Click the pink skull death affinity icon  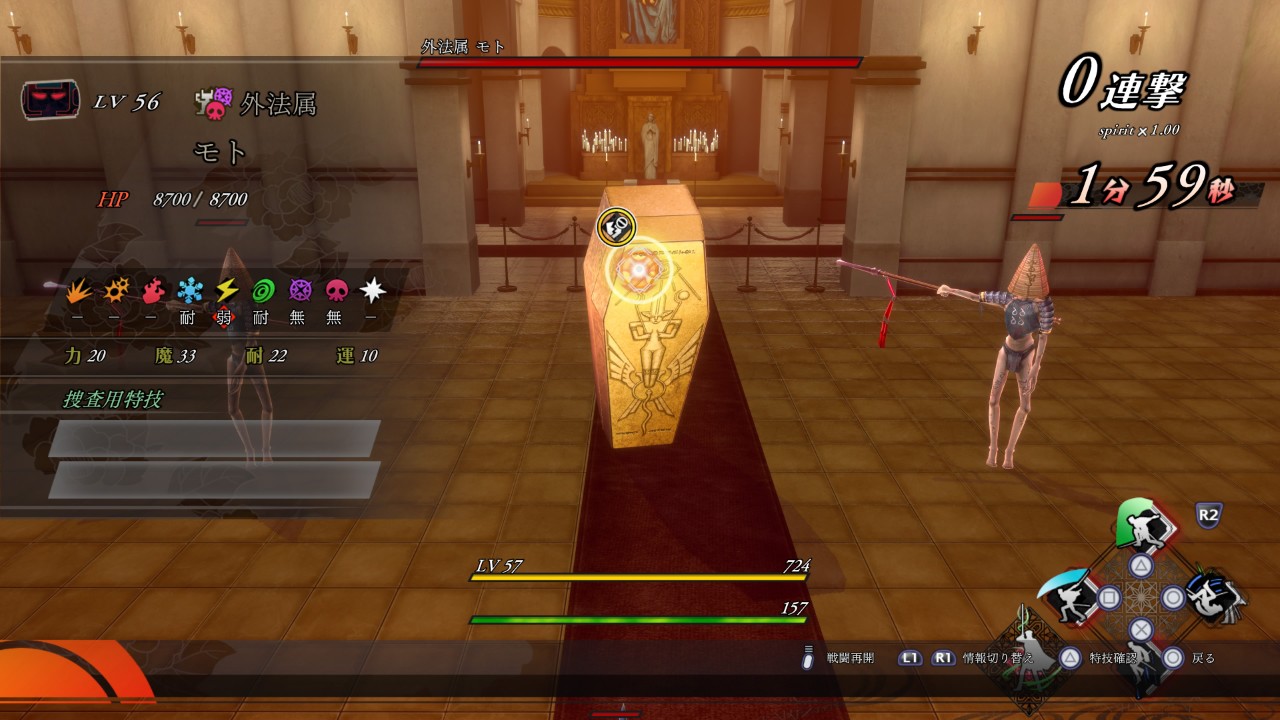(x=337, y=291)
